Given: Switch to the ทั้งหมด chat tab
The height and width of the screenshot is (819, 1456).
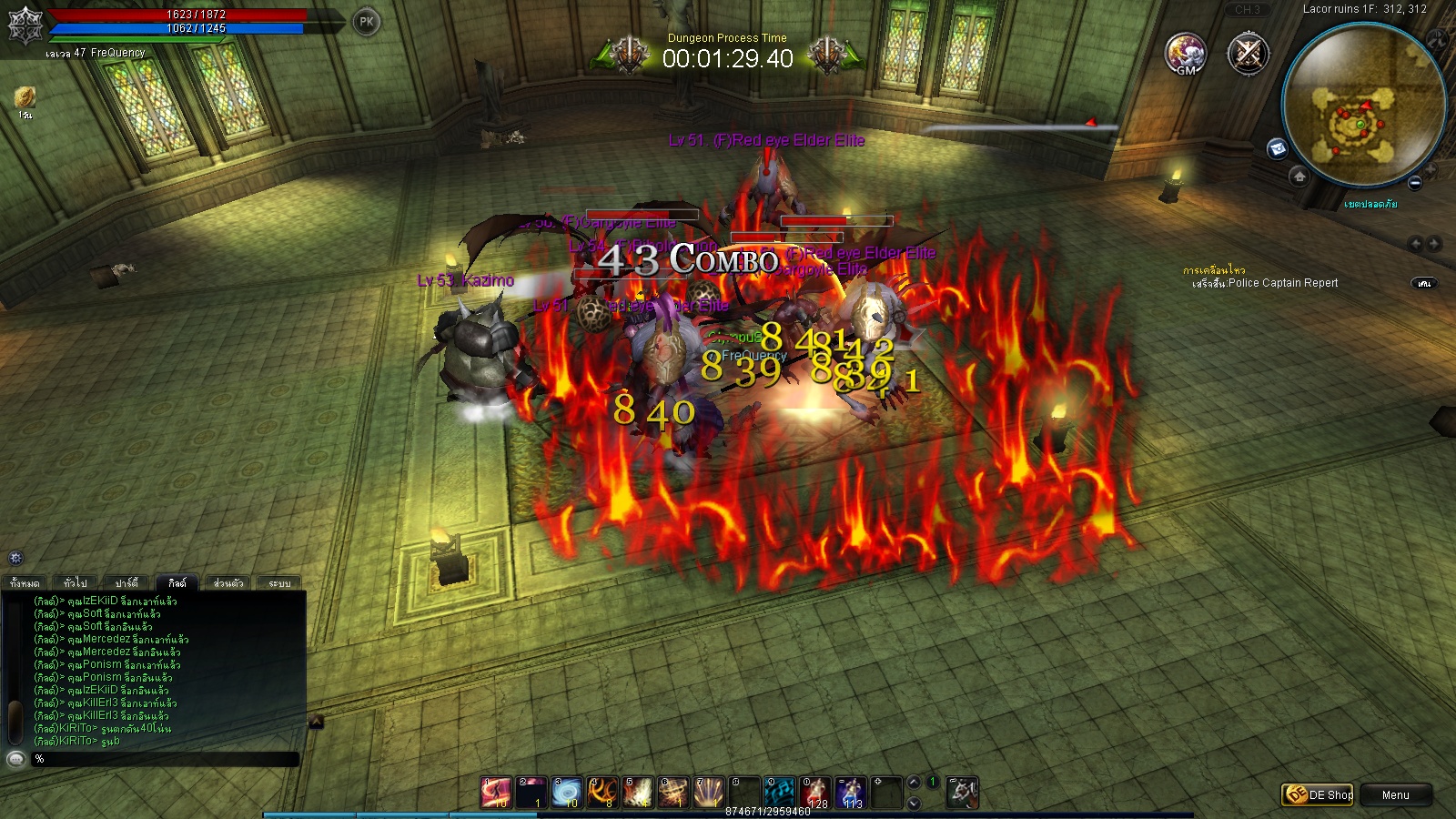Looking at the screenshot, I should [25, 582].
